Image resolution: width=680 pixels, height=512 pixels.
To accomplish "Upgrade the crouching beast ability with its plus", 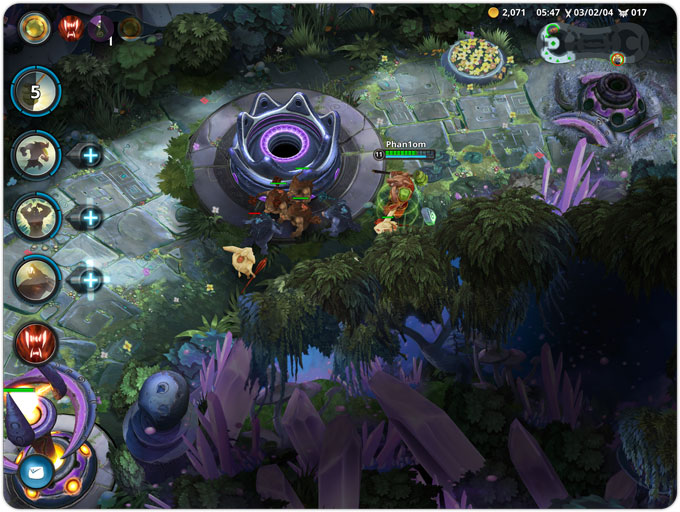I will (90, 155).
